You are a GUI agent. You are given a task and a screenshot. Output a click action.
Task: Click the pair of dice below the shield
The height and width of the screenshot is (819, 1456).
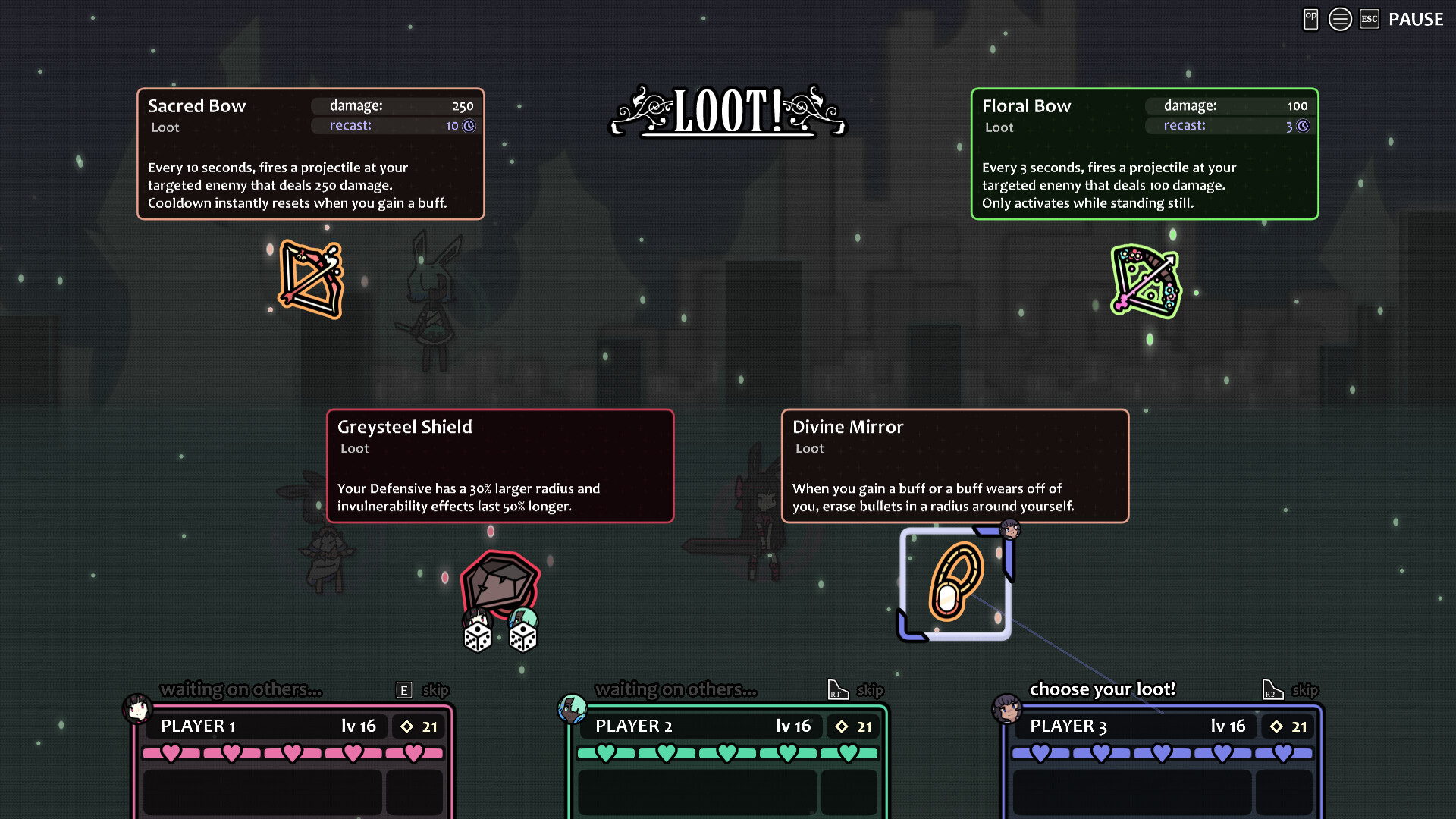[x=499, y=635]
